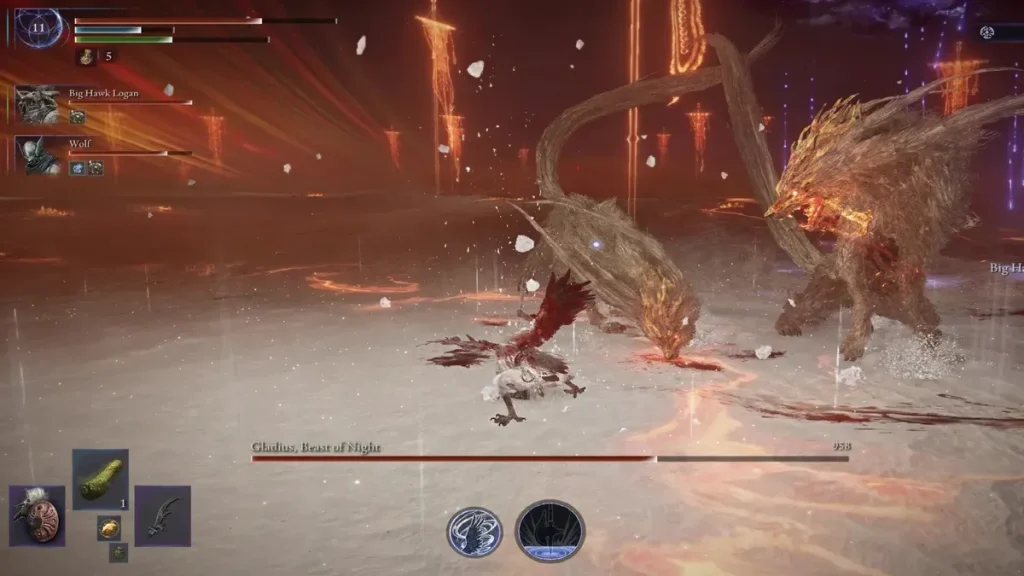Use the green item in the quick slot

[100, 479]
